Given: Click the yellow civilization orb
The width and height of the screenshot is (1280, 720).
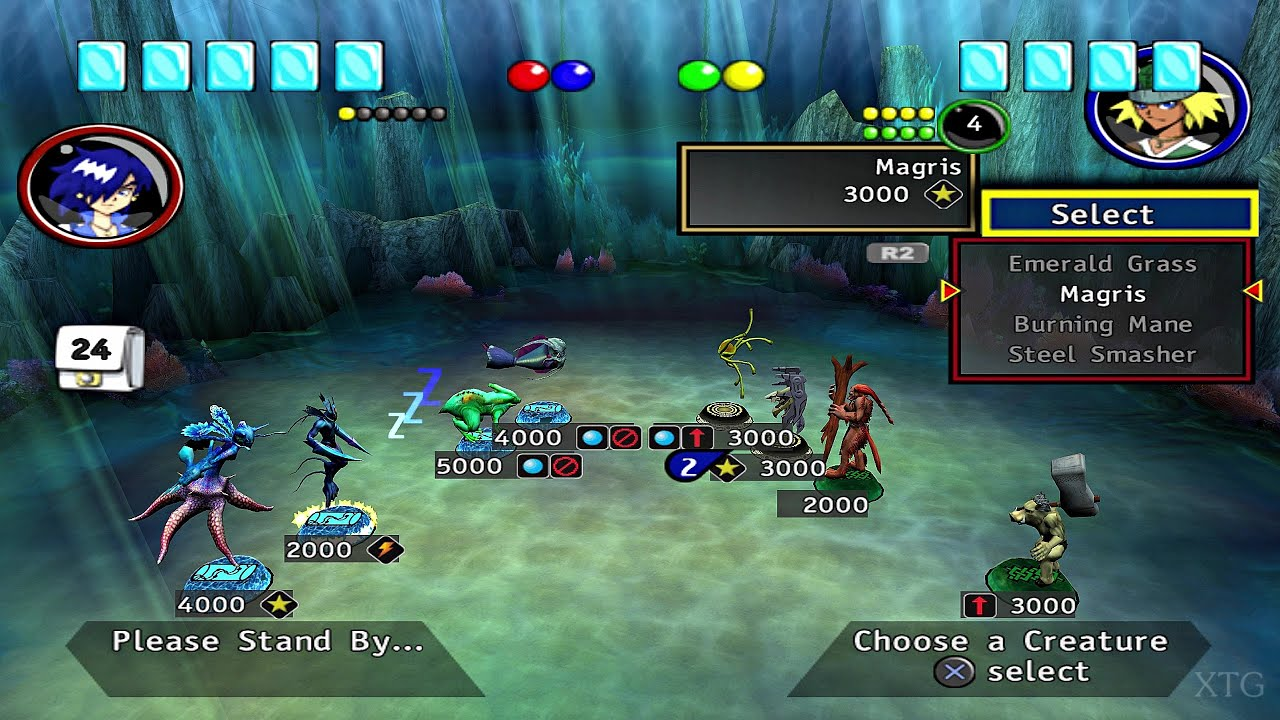Looking at the screenshot, I should [x=744, y=76].
